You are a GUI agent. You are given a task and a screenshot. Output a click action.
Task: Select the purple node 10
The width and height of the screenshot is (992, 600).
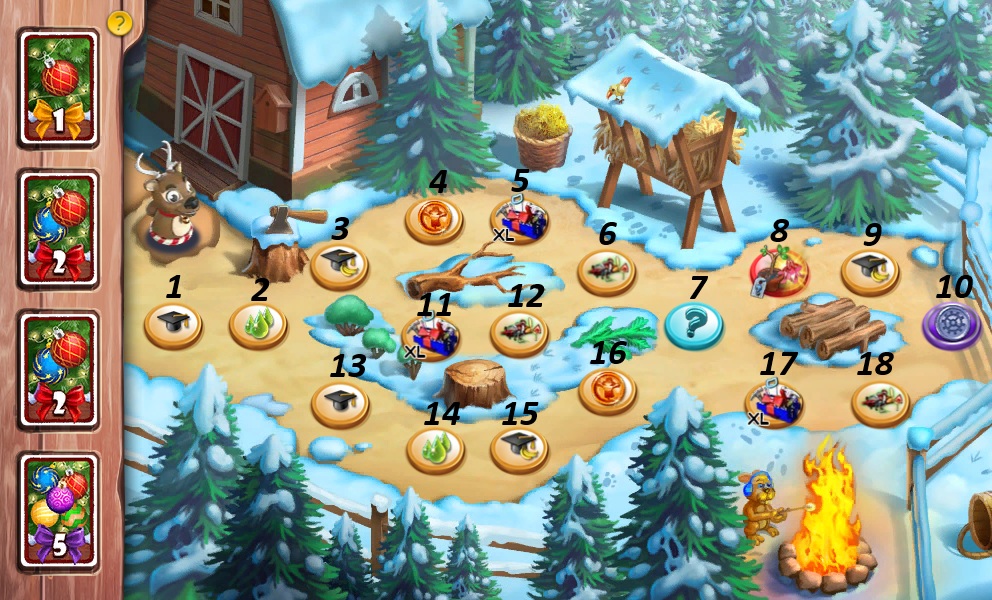pyautogui.click(x=951, y=326)
